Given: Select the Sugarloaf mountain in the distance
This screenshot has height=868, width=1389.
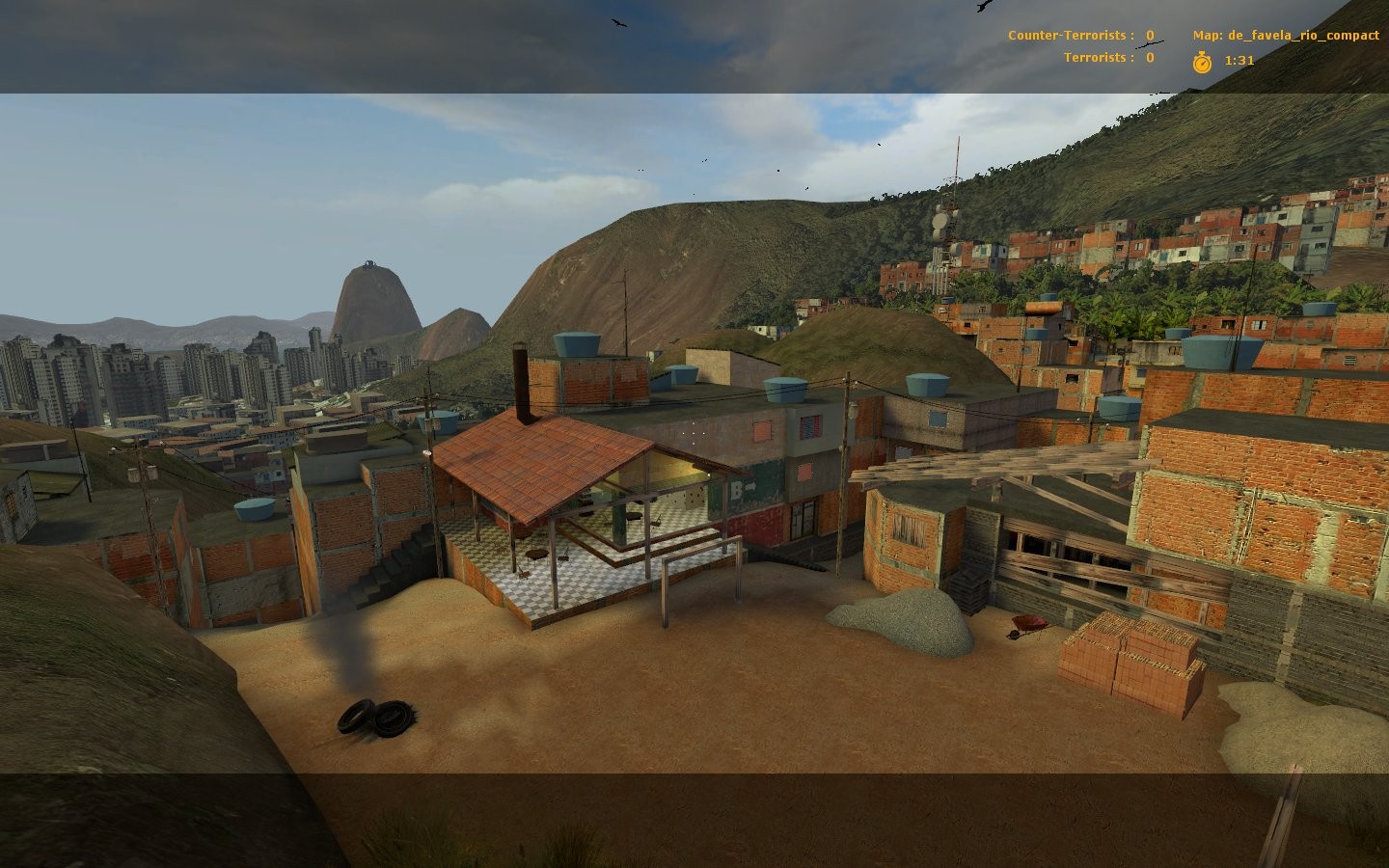Looking at the screenshot, I should tap(371, 299).
